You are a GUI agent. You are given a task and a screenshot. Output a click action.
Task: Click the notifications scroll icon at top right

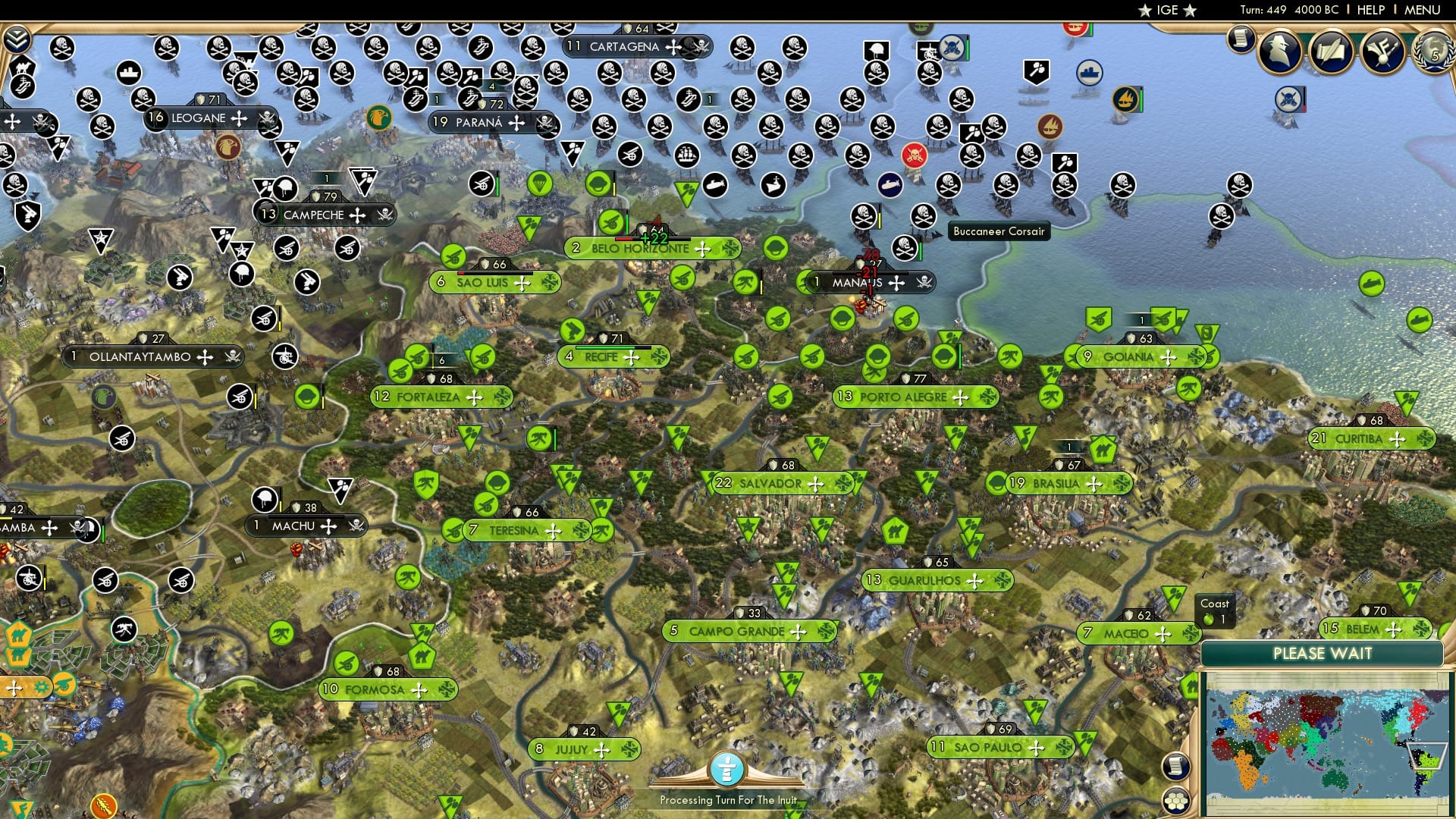[1241, 39]
